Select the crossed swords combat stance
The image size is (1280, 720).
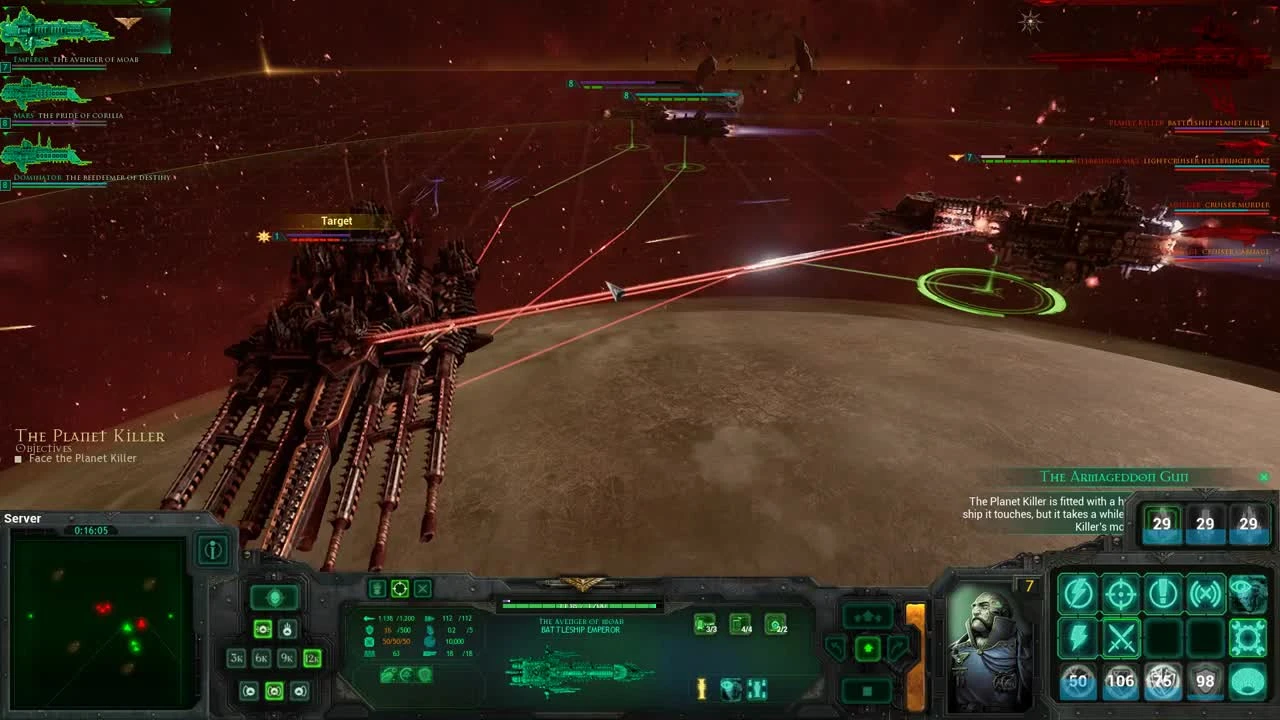tap(1121, 638)
